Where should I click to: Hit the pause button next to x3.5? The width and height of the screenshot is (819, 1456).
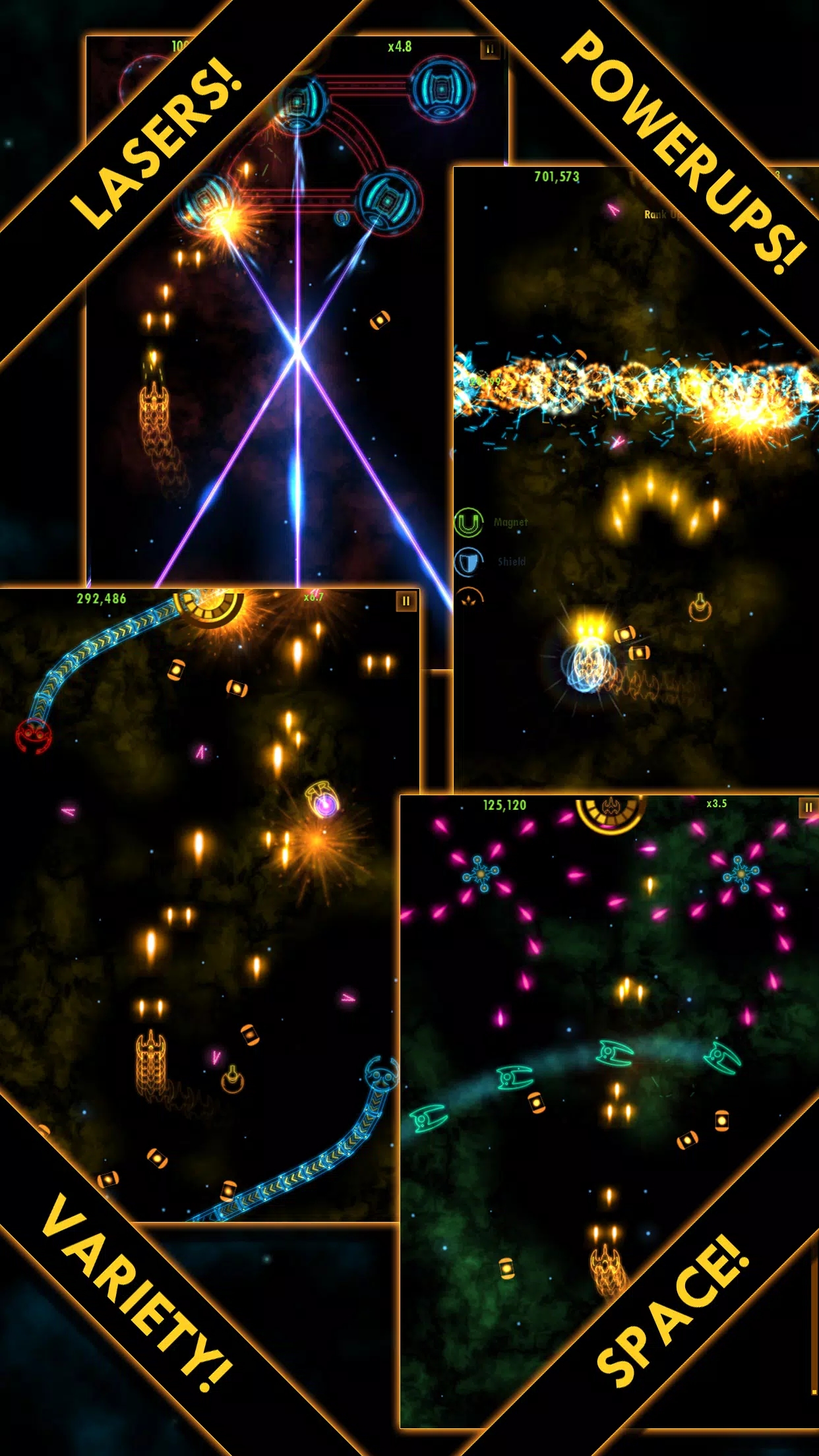point(808,808)
